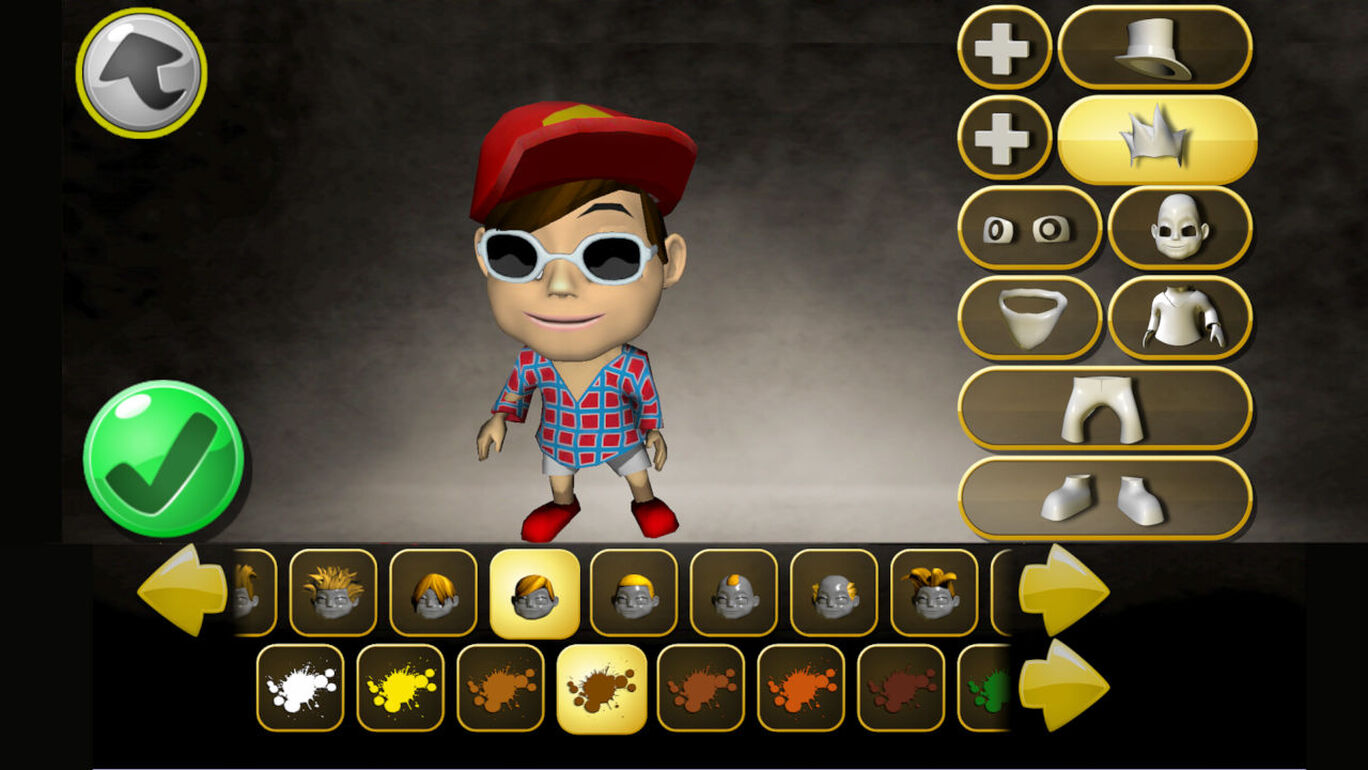
Task: Select the shoes category
Action: [1105, 498]
